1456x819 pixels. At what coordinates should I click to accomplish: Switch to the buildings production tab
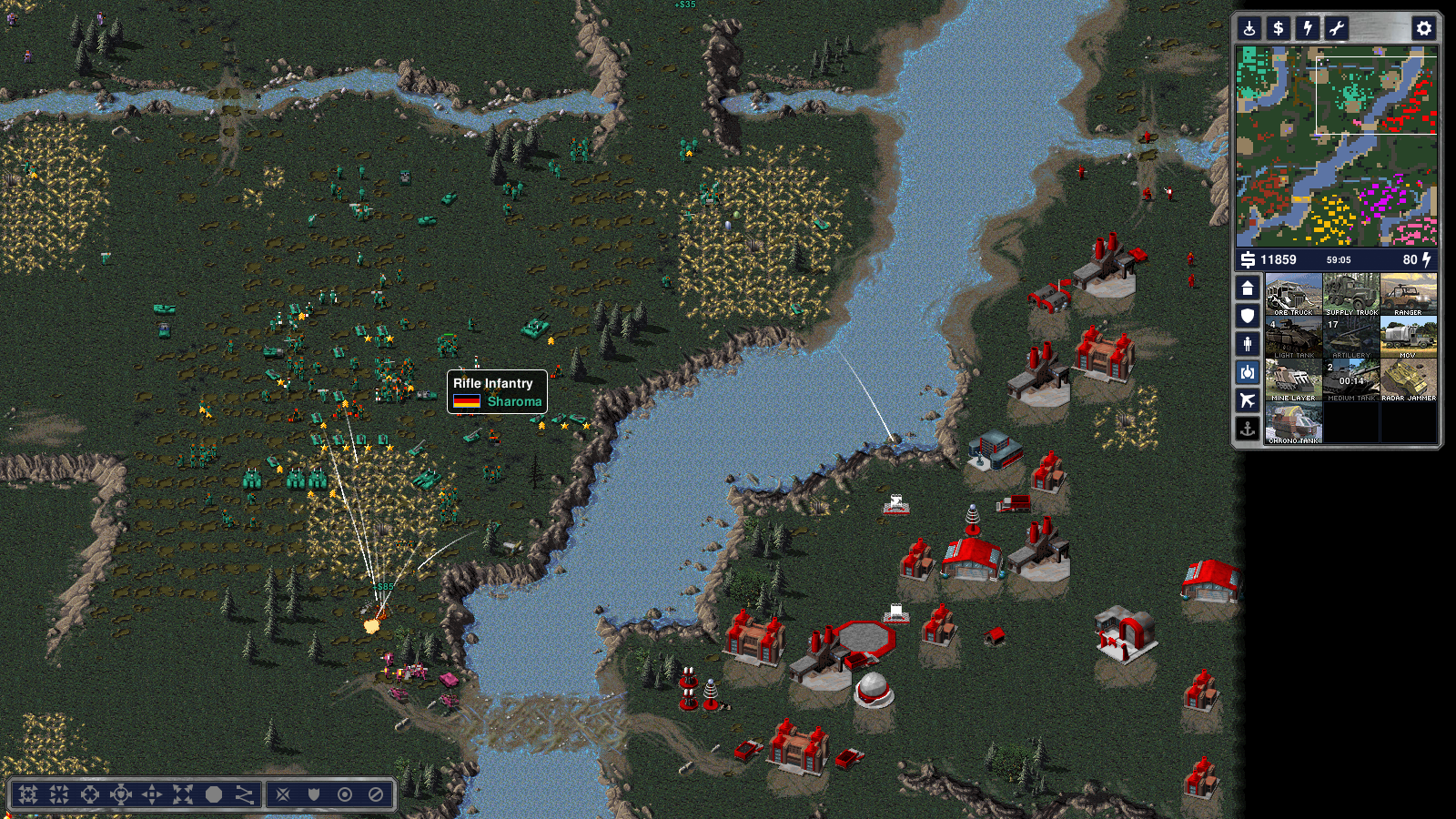pos(1248,288)
